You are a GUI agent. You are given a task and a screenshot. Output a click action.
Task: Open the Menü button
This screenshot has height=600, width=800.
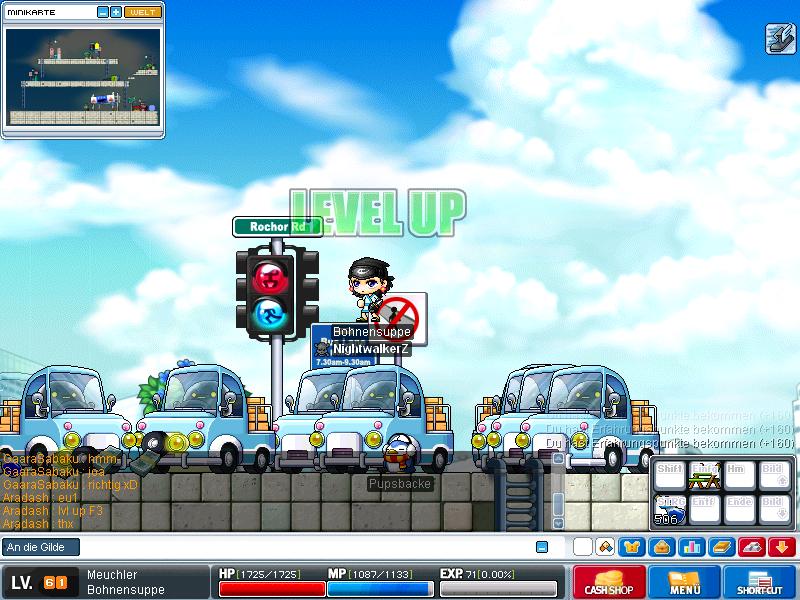pos(684,582)
